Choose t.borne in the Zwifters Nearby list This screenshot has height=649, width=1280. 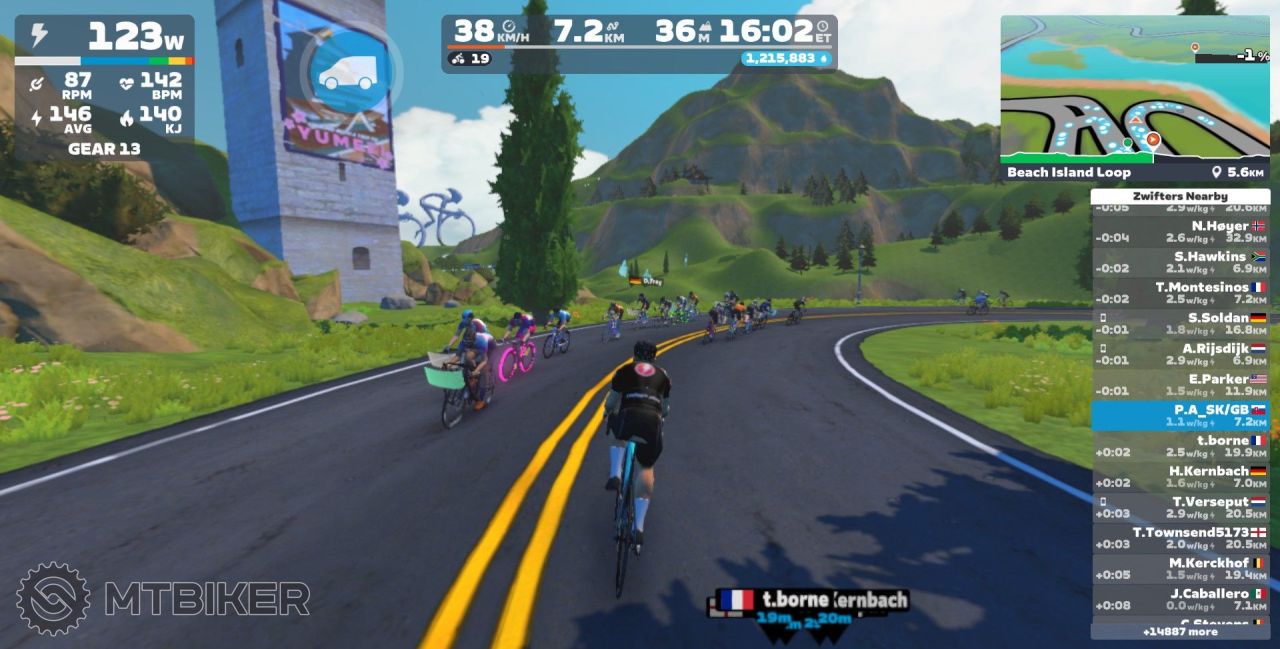[1181, 446]
